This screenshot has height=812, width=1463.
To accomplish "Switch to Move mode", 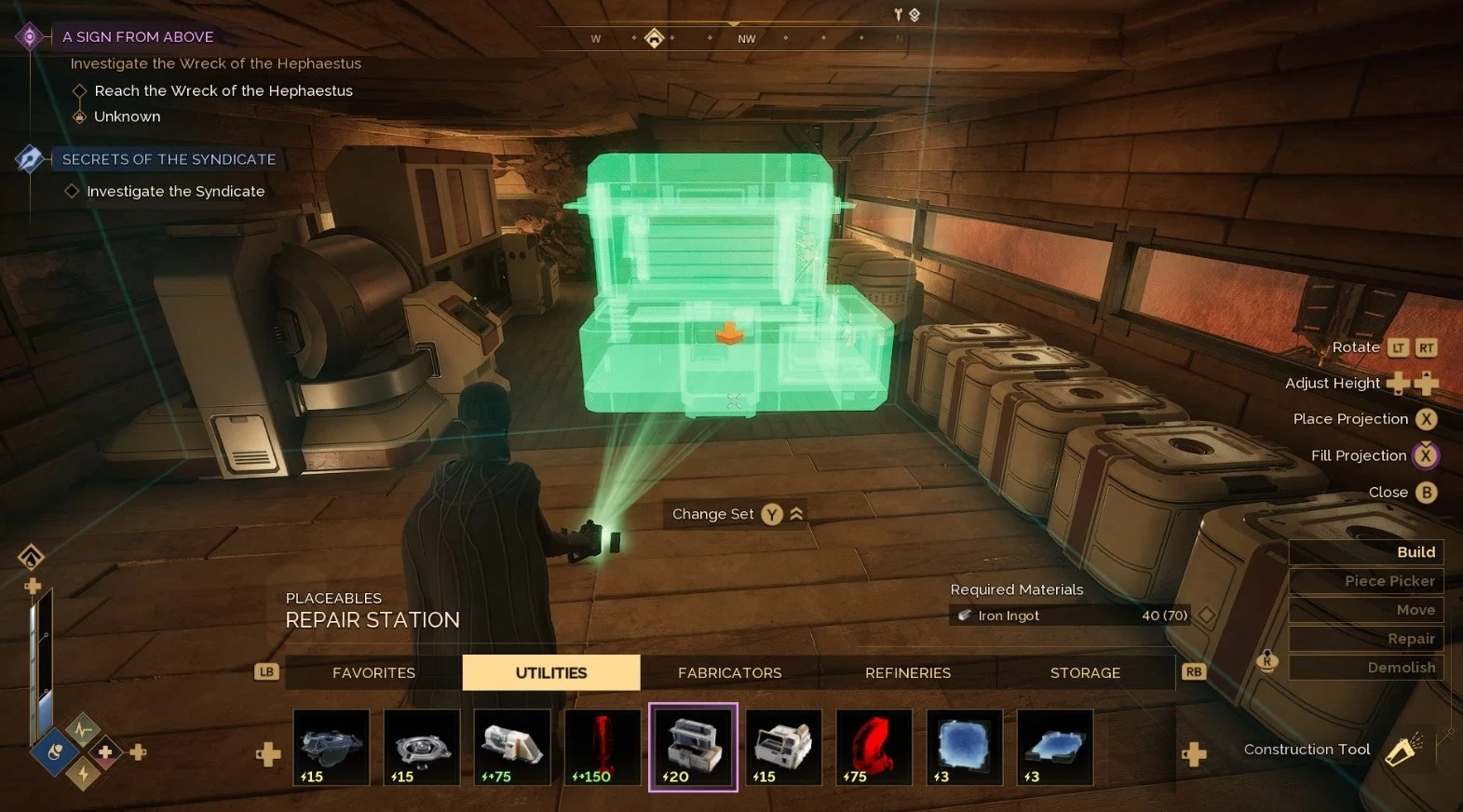I will [1366, 610].
